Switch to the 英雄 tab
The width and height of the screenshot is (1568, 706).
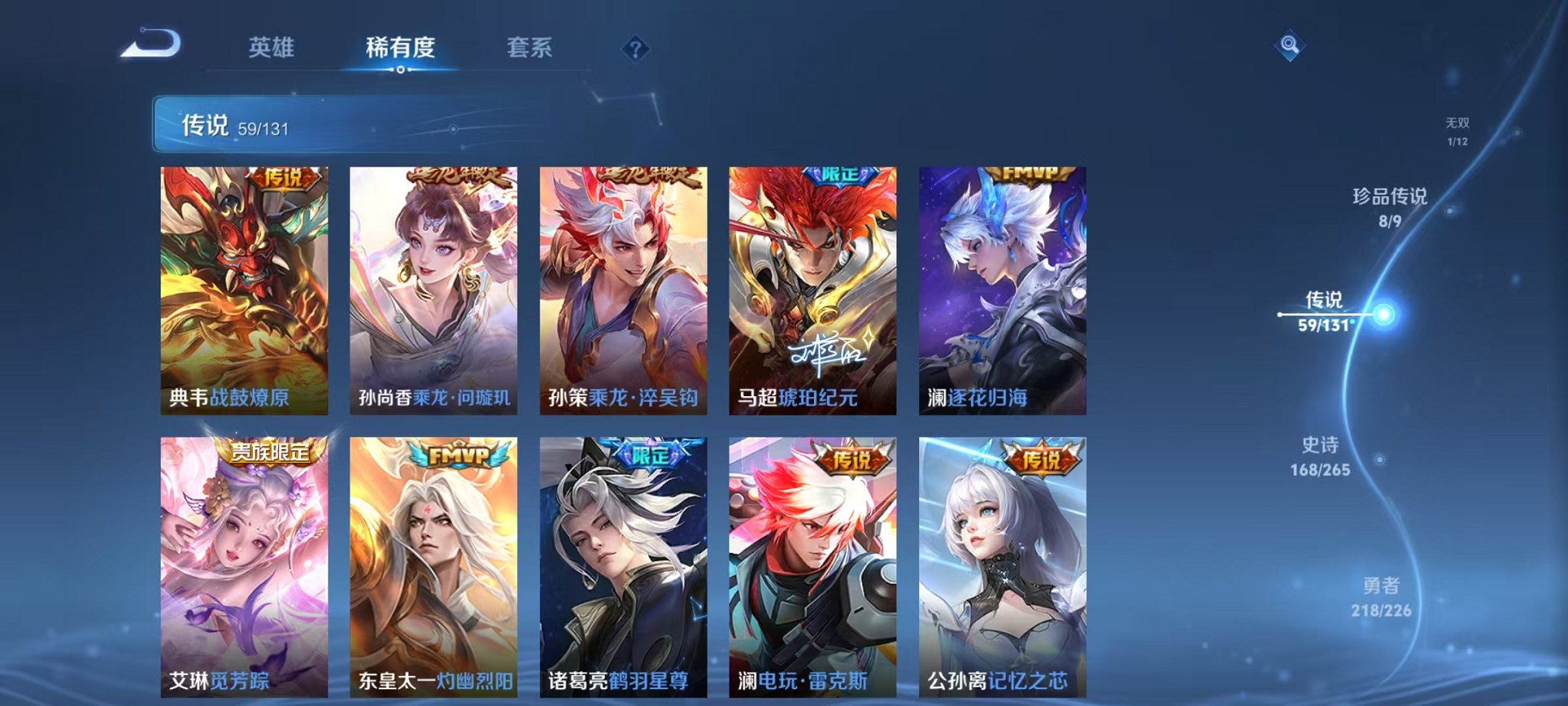coord(267,48)
